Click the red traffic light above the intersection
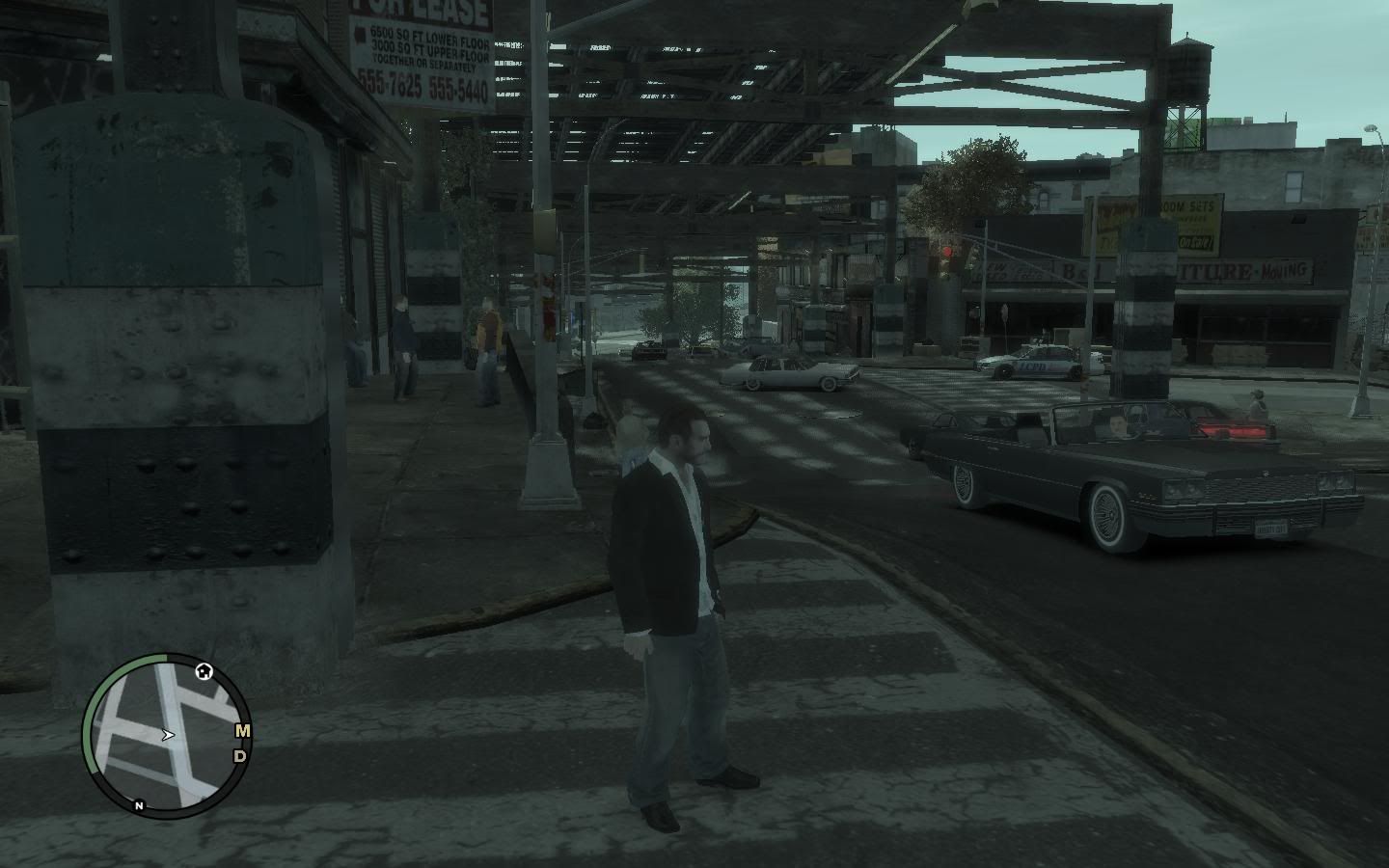Screen dimensions: 1389x868 tap(948, 249)
